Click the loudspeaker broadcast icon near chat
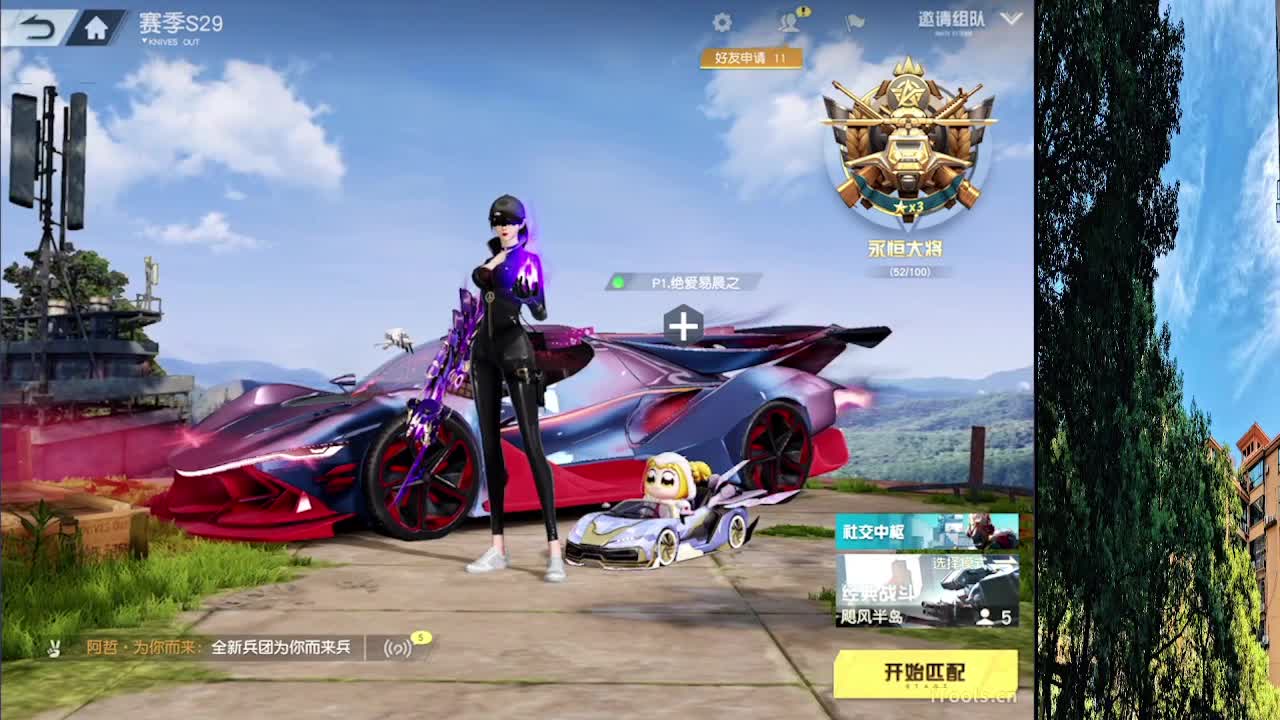The image size is (1280, 720). click(x=398, y=648)
